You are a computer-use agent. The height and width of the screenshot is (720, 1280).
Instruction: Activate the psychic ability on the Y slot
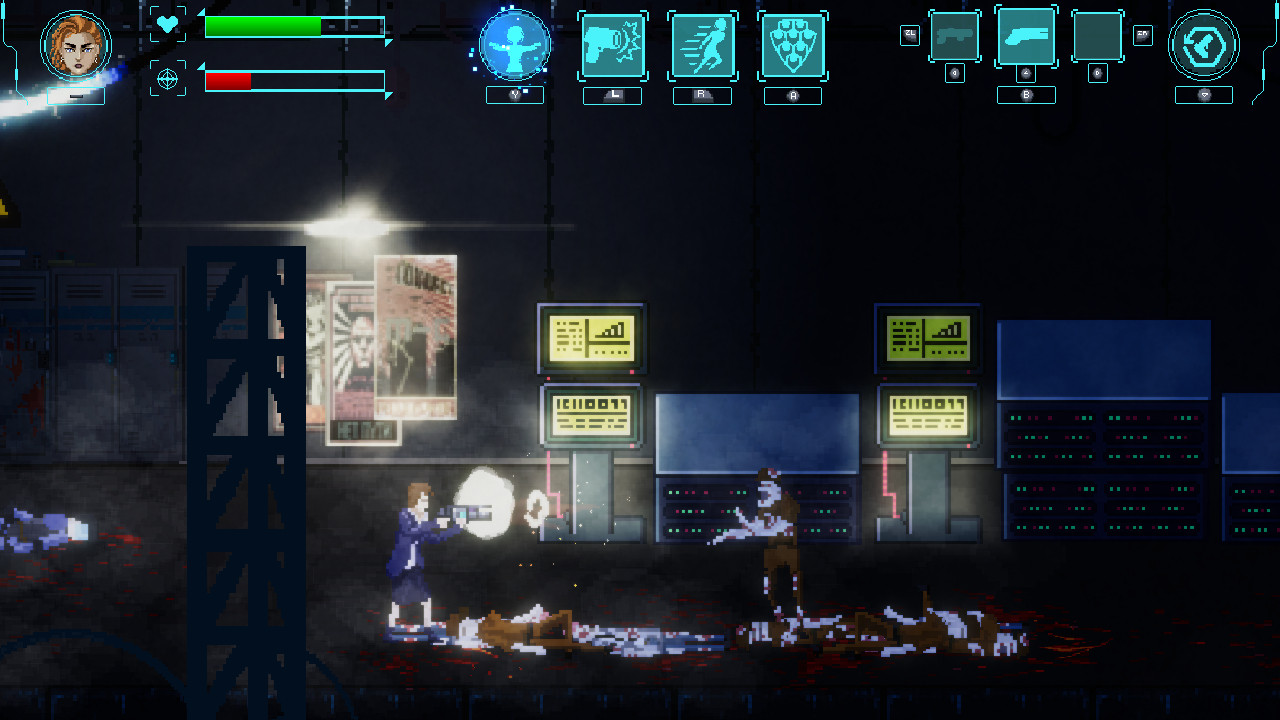click(x=515, y=45)
